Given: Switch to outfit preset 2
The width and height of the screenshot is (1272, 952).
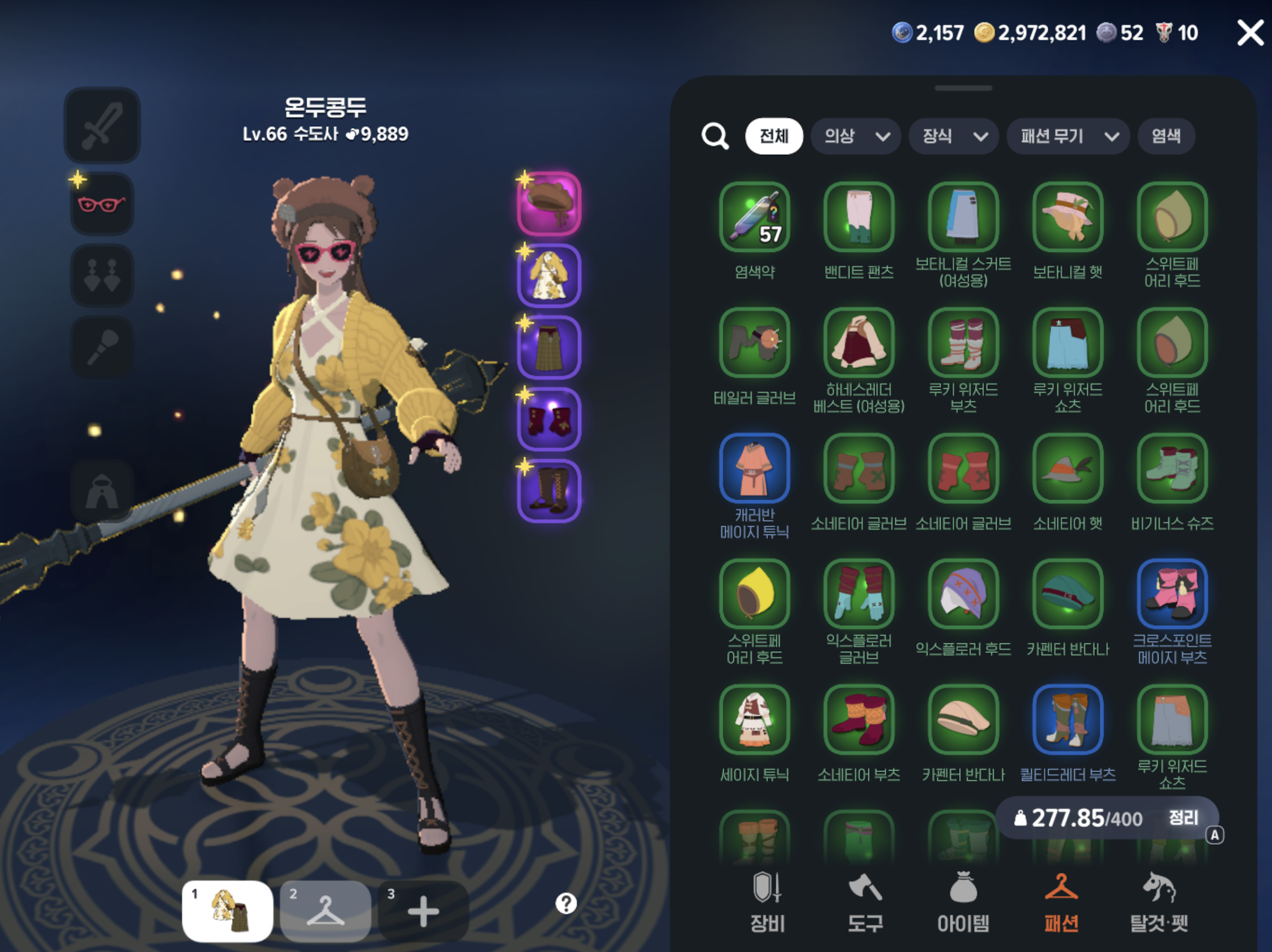Looking at the screenshot, I should [x=325, y=911].
